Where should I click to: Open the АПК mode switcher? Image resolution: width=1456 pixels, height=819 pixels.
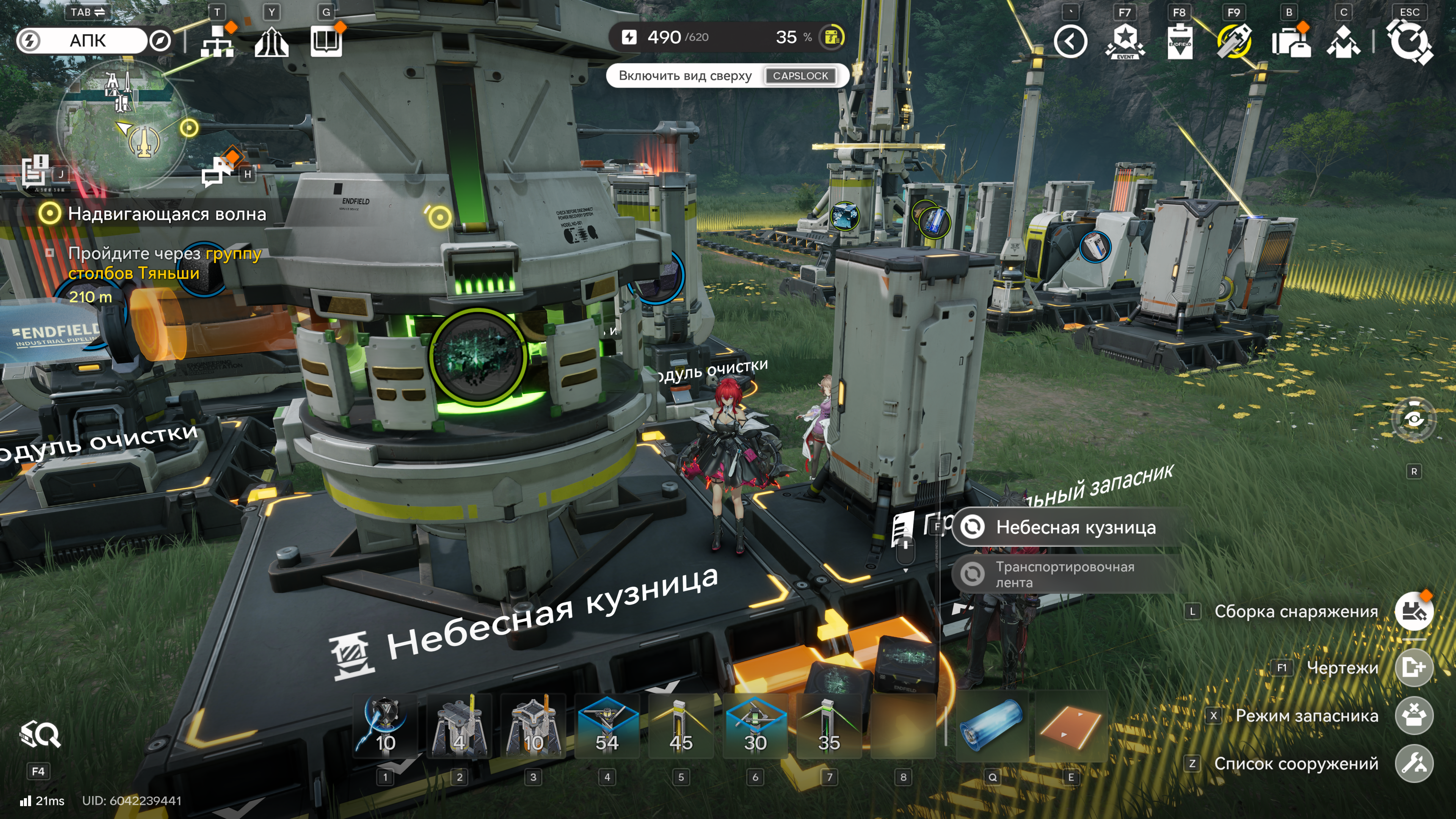click(88, 41)
